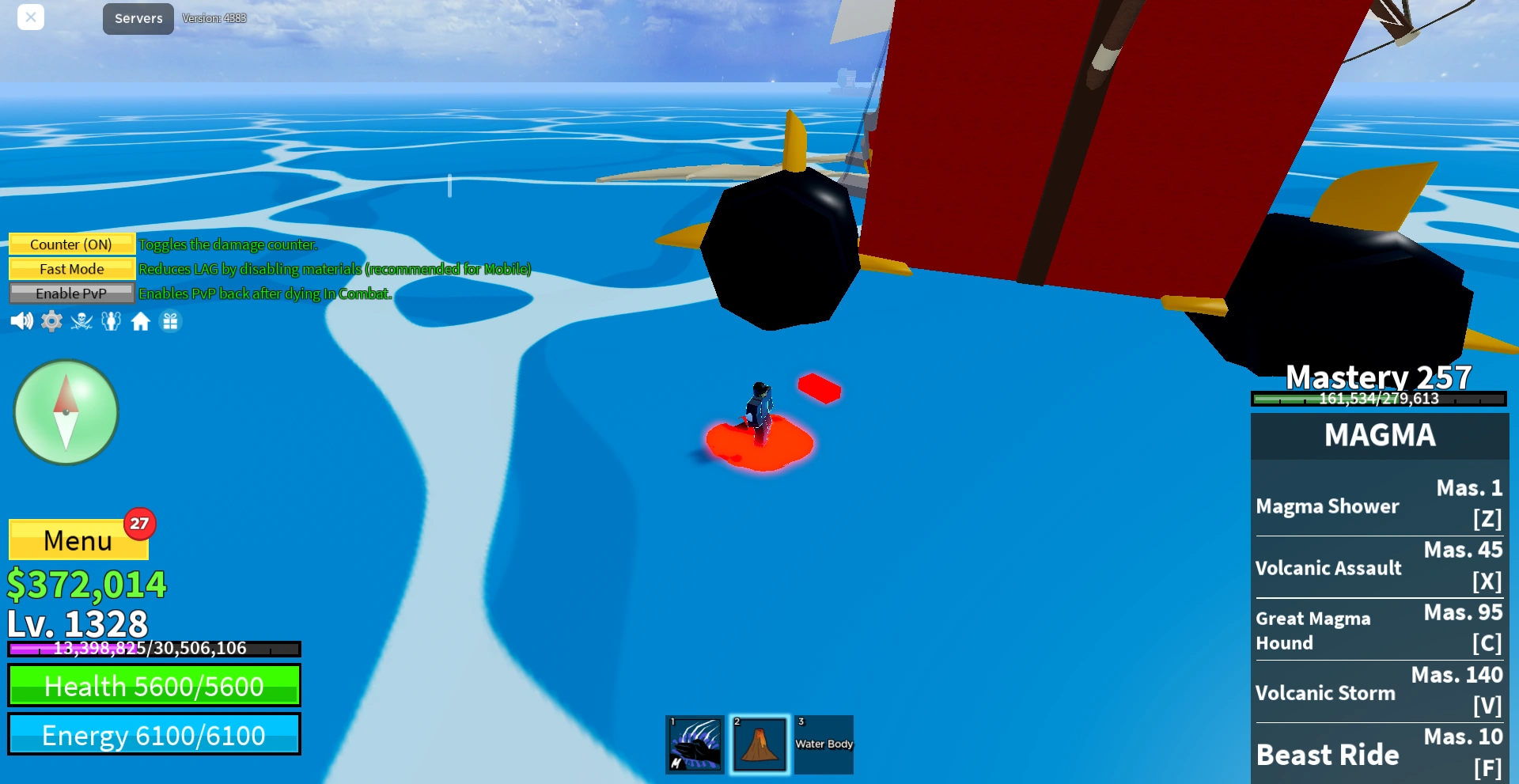
Task: Mute the game sound via speaker icon
Action: point(21,321)
